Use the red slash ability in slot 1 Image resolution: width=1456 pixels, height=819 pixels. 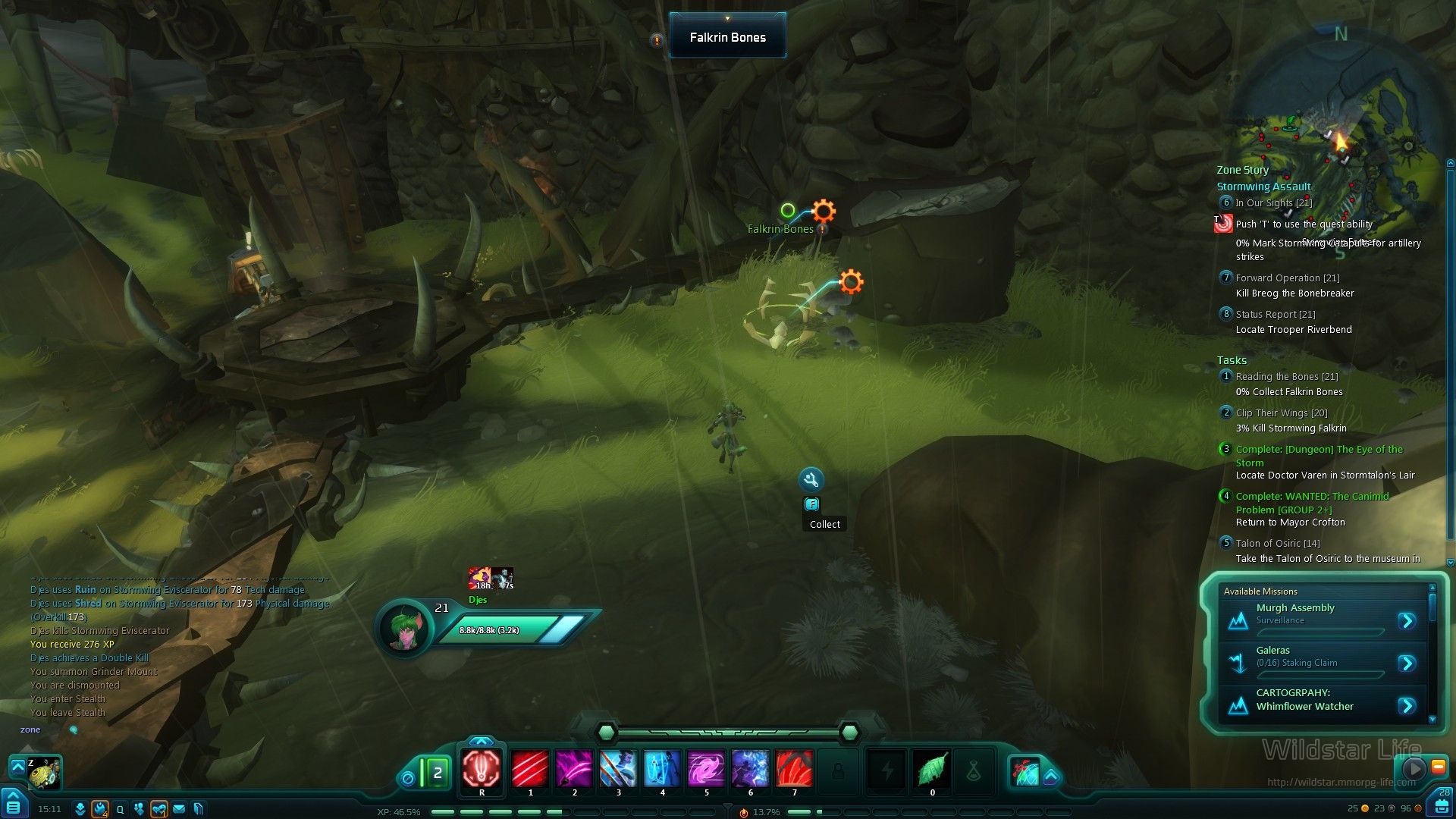(530, 769)
